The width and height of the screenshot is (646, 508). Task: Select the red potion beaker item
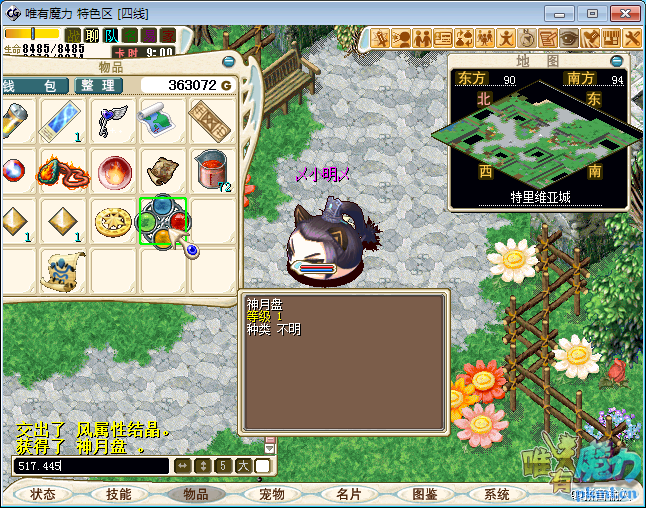(211, 169)
